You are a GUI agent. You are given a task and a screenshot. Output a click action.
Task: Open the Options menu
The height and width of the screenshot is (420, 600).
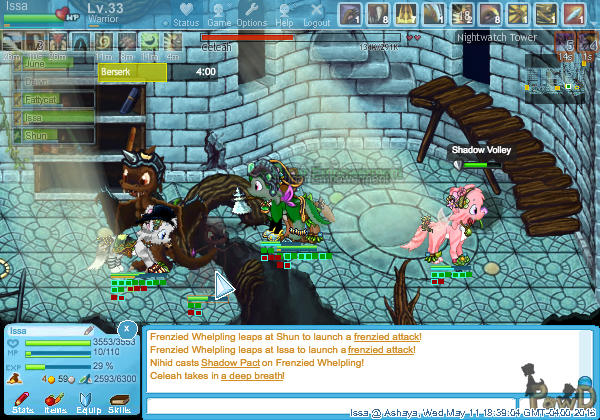point(251,15)
